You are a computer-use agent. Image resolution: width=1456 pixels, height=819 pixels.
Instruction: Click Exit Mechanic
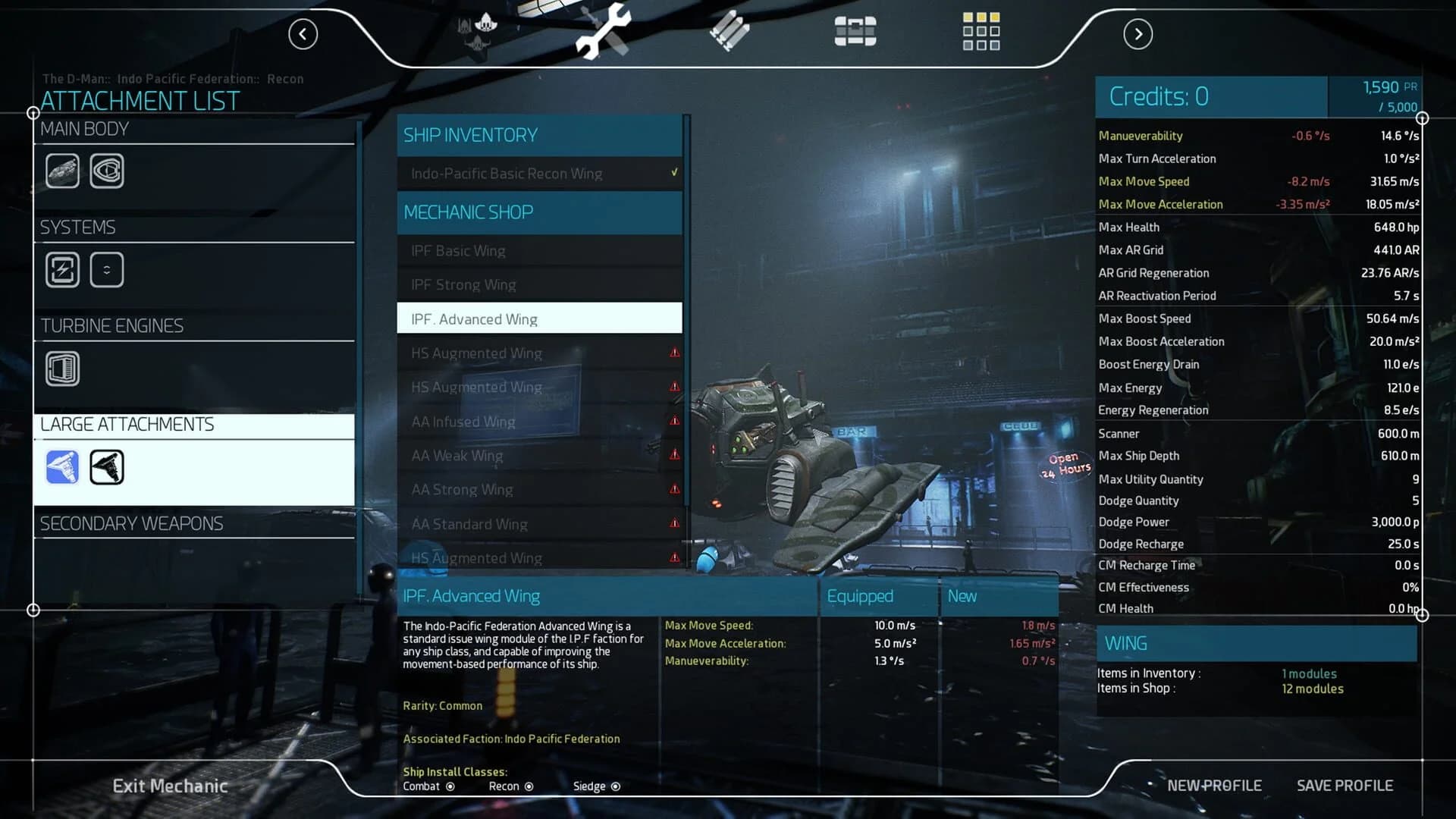point(171,786)
